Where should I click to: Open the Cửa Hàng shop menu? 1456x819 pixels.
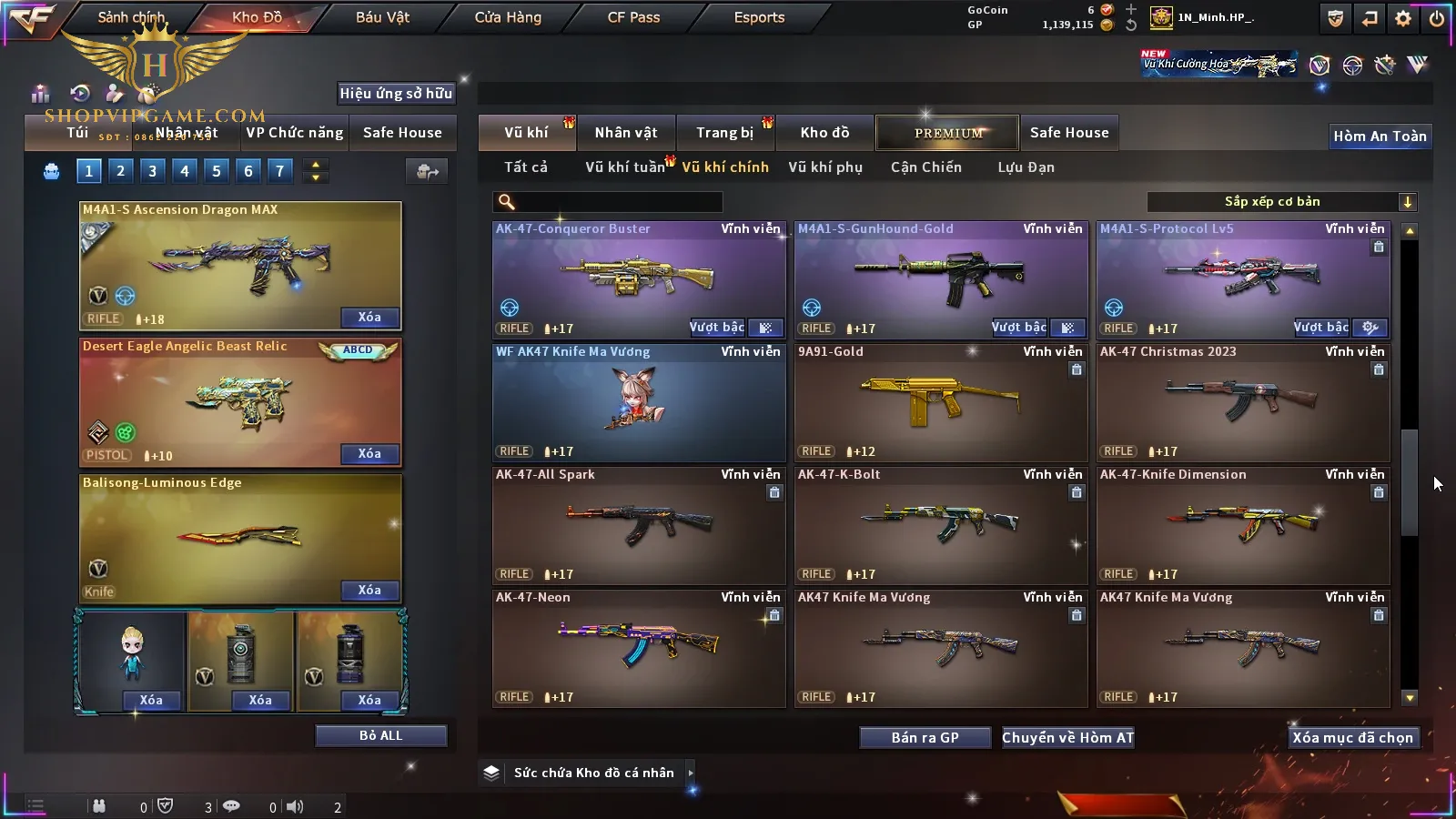[x=508, y=17]
